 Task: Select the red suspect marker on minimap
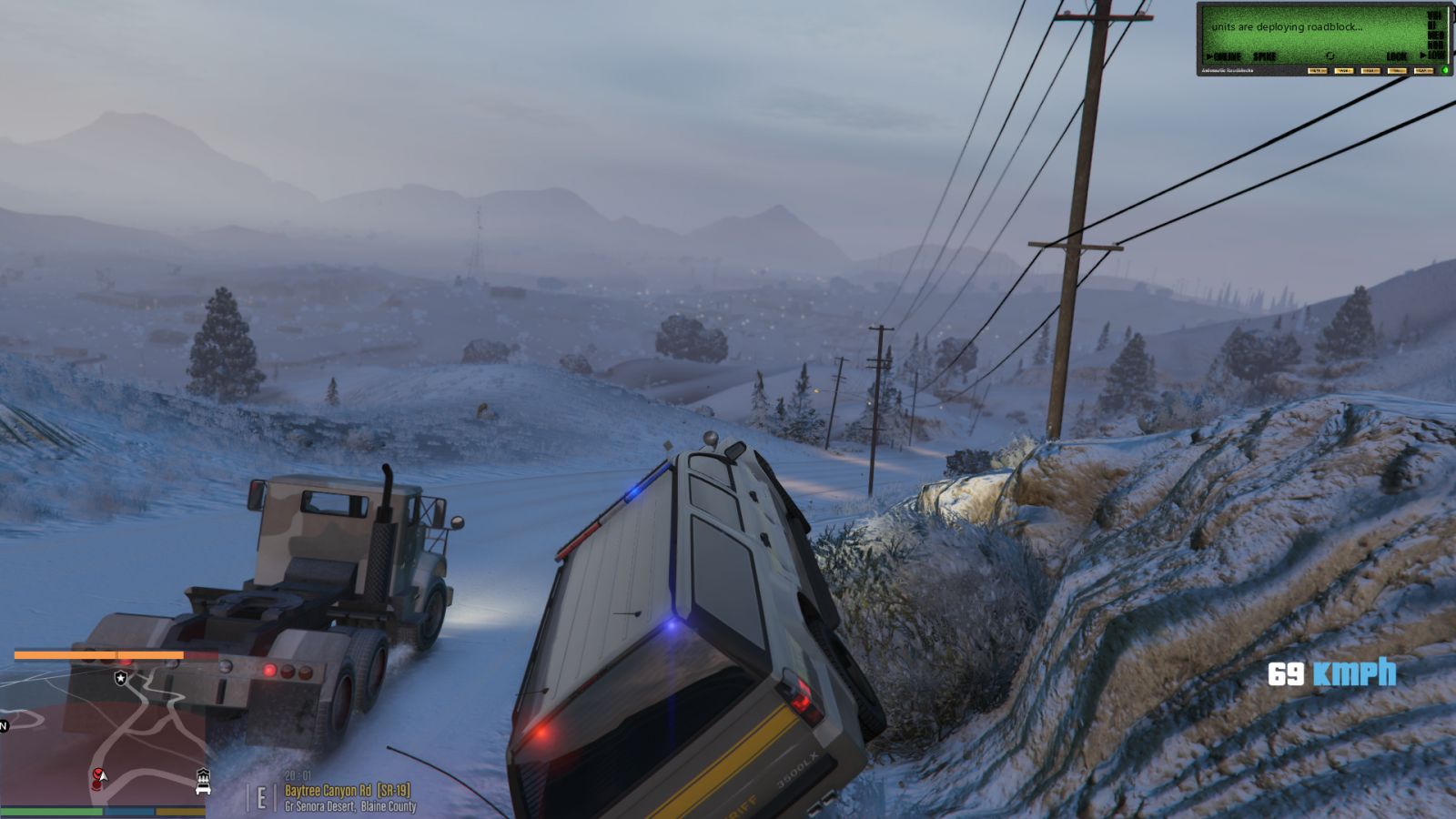(x=97, y=774)
